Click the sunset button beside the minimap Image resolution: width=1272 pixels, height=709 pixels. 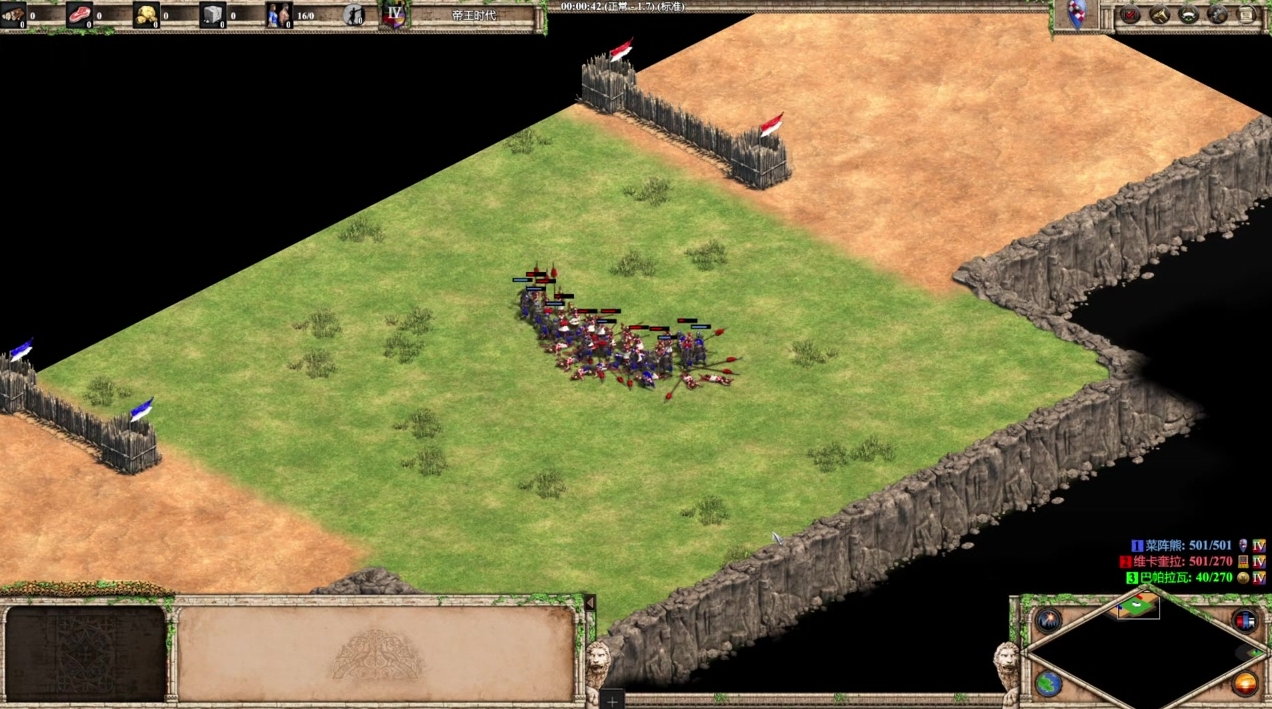[1244, 684]
